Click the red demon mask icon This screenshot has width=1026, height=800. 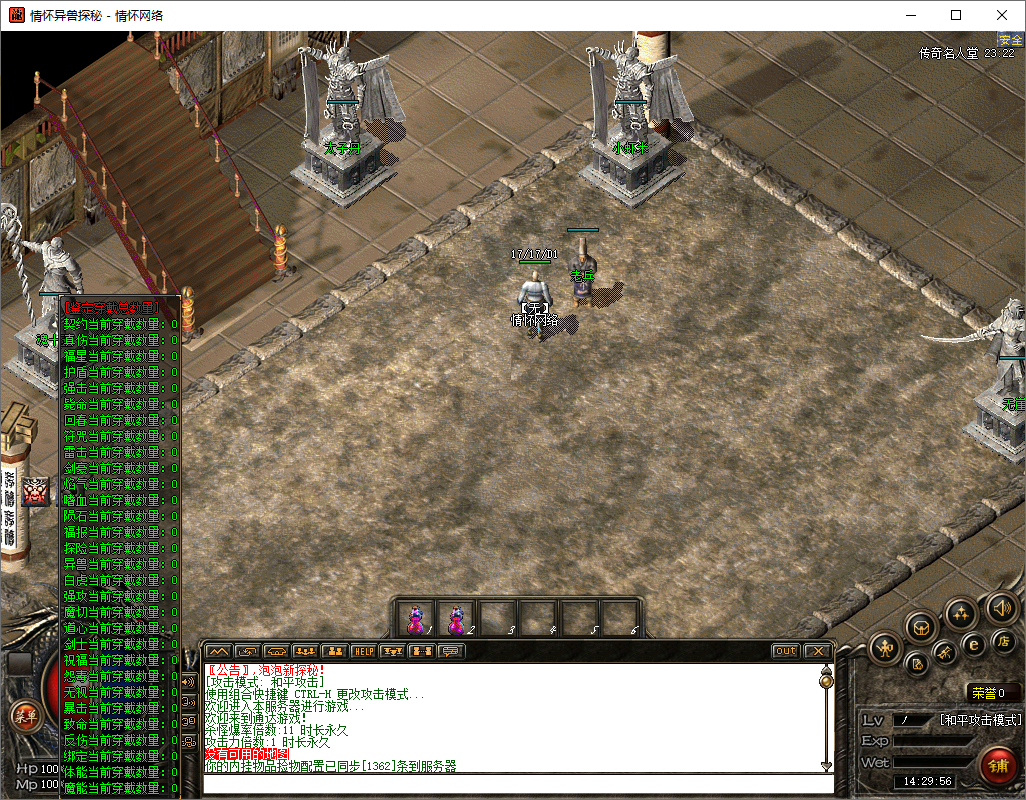(36, 491)
